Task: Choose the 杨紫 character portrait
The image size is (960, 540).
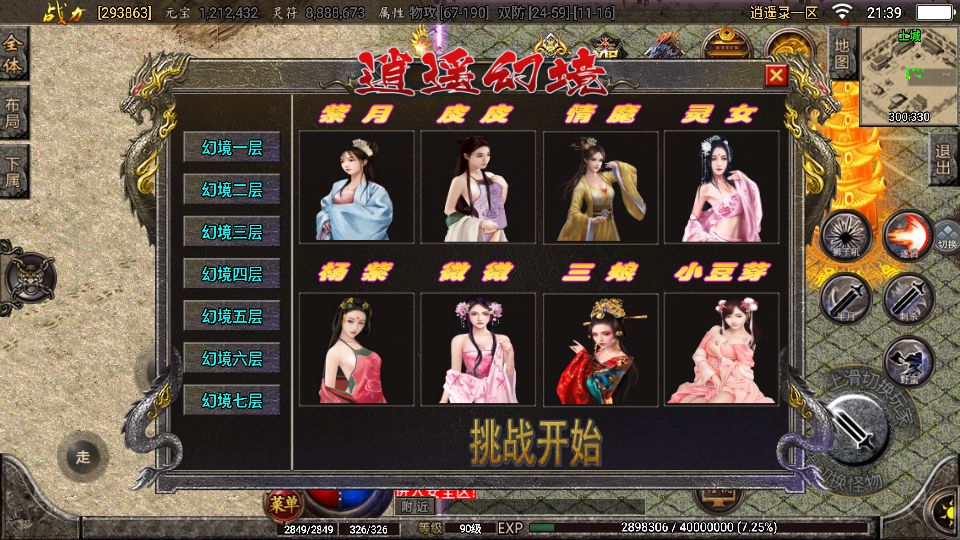Action: click(x=356, y=349)
